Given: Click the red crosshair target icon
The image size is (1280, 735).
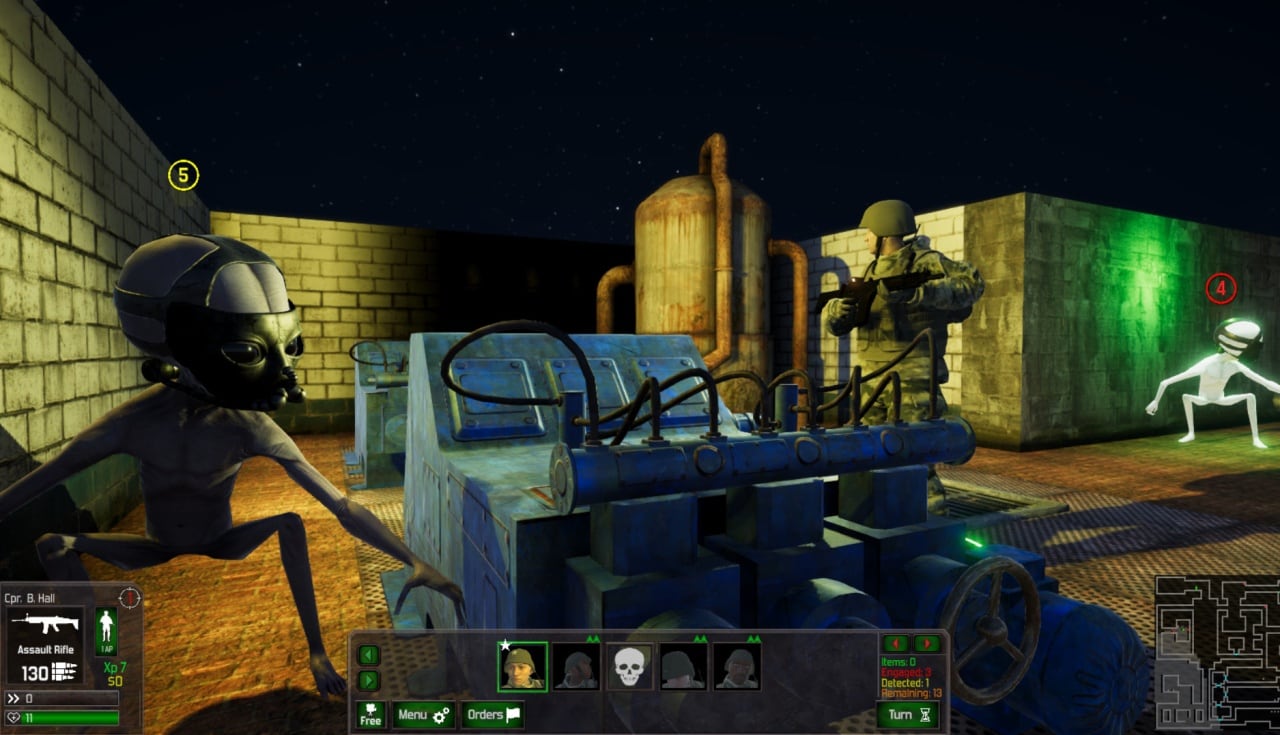Looking at the screenshot, I should coord(129,597).
